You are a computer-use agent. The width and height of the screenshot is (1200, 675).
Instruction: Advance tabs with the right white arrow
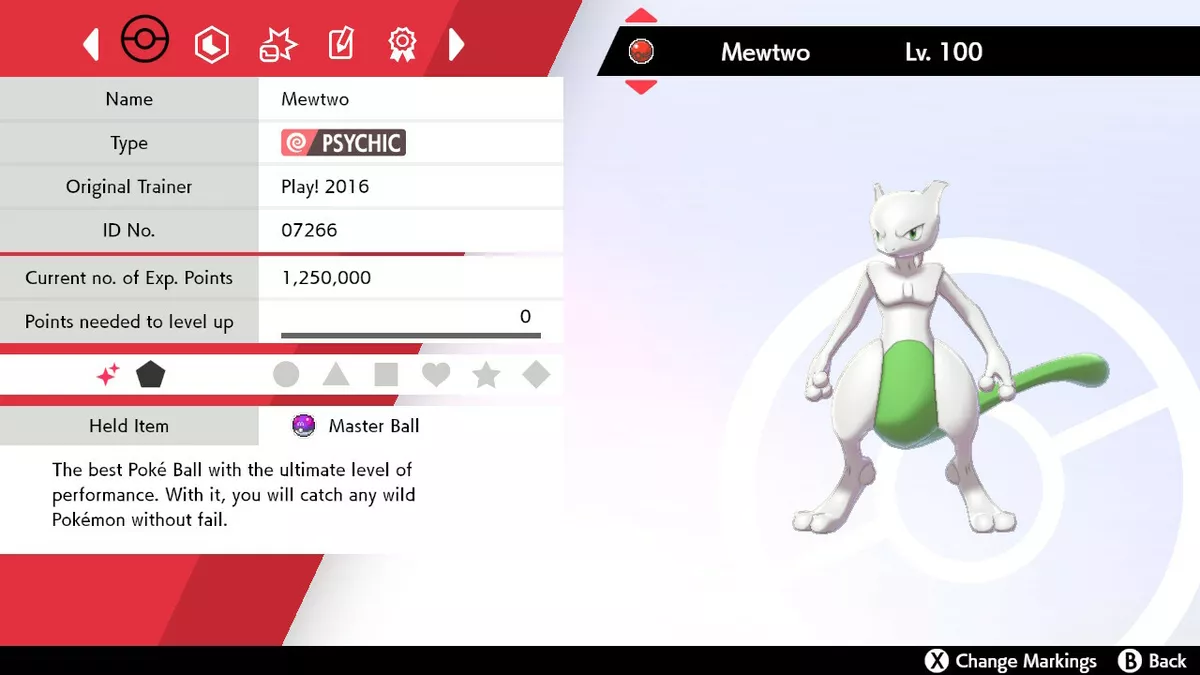(456, 44)
